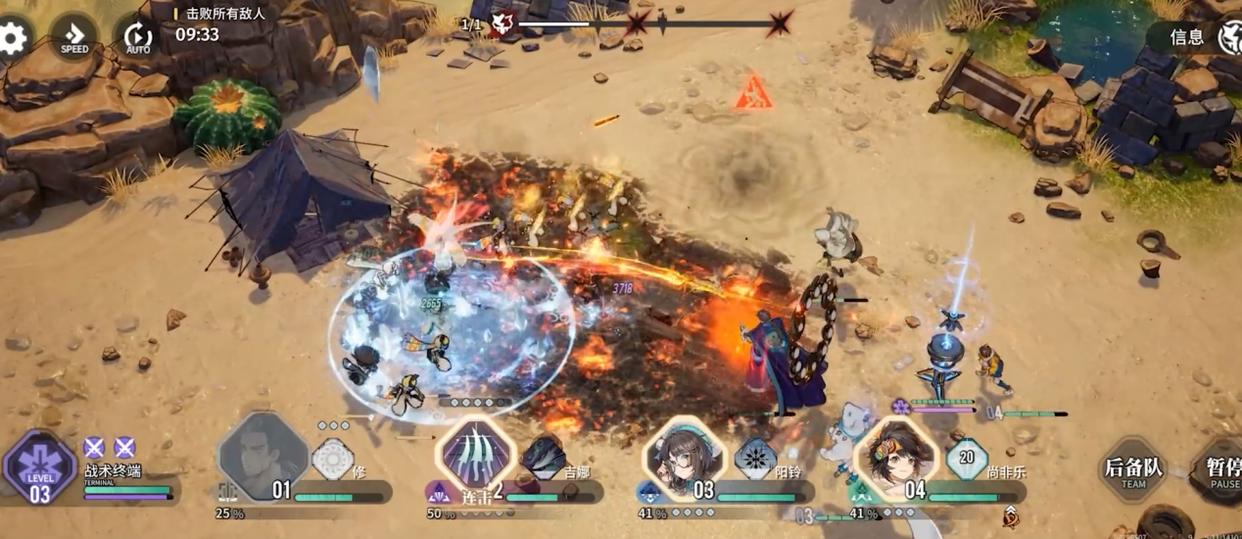Activate 尚非乐's skill showing 20
1242x539 pixels.
966,459
